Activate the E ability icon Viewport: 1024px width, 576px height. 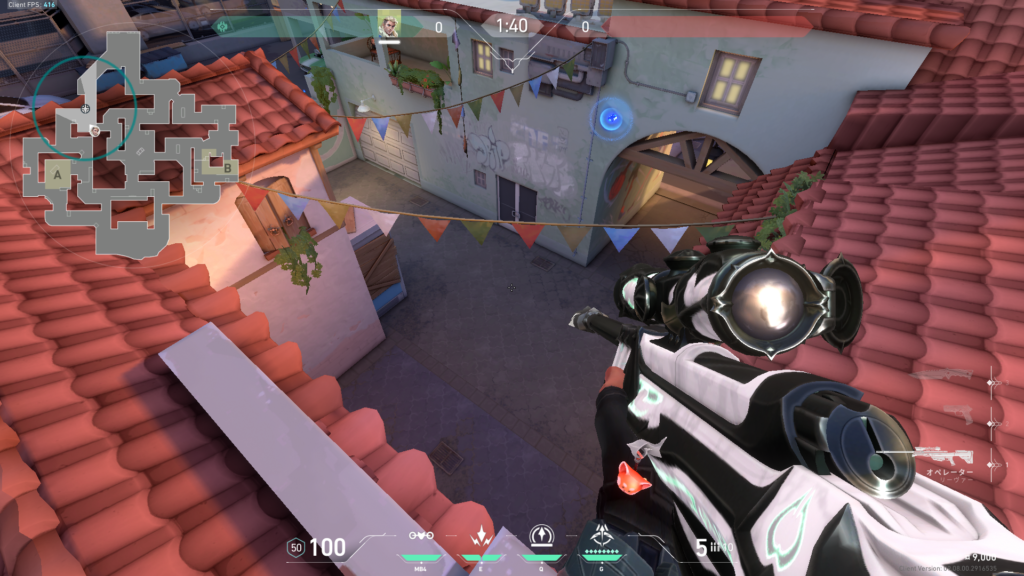coord(481,535)
